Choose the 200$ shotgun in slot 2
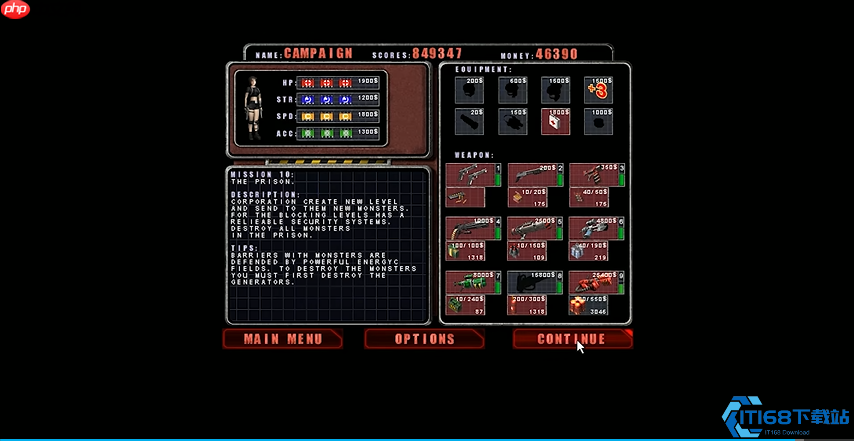 534,175
